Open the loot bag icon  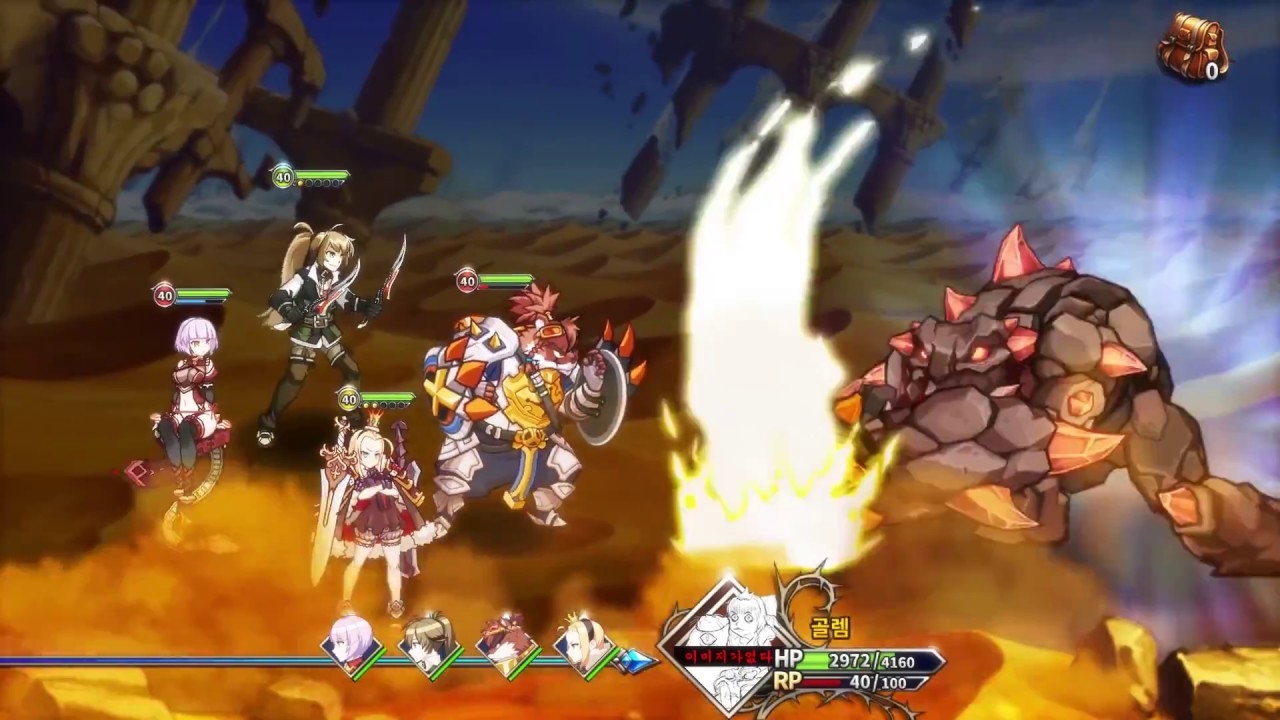(x=1192, y=46)
